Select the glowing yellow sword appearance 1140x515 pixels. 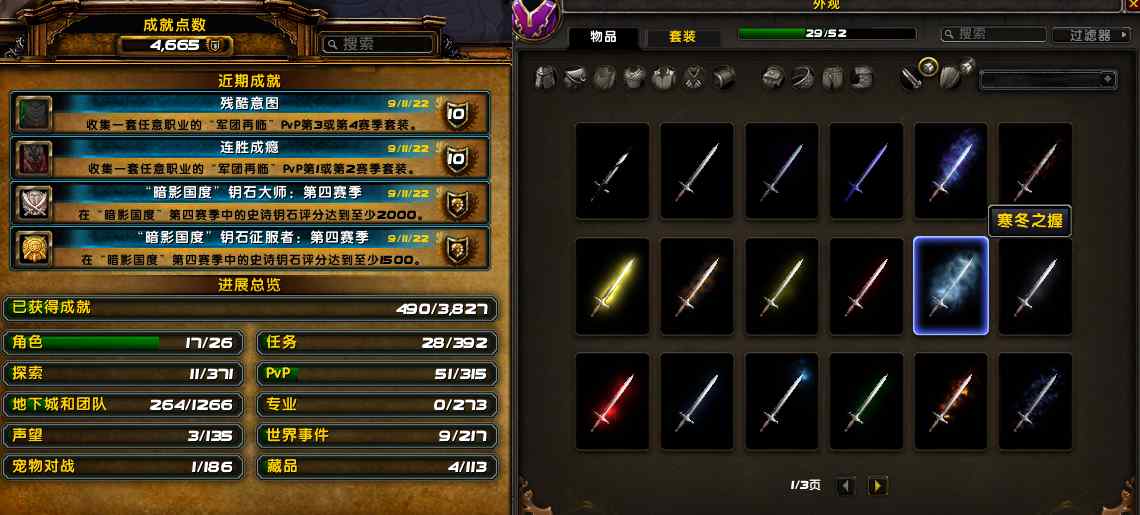(612, 286)
